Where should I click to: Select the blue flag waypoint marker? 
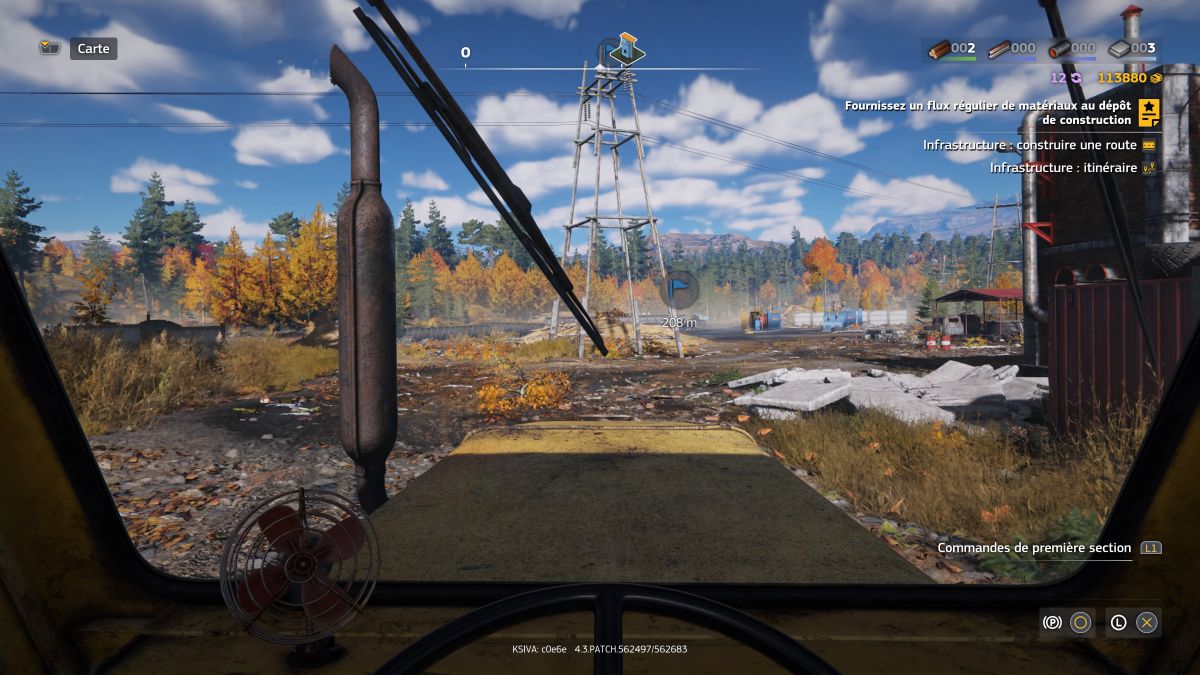click(680, 289)
